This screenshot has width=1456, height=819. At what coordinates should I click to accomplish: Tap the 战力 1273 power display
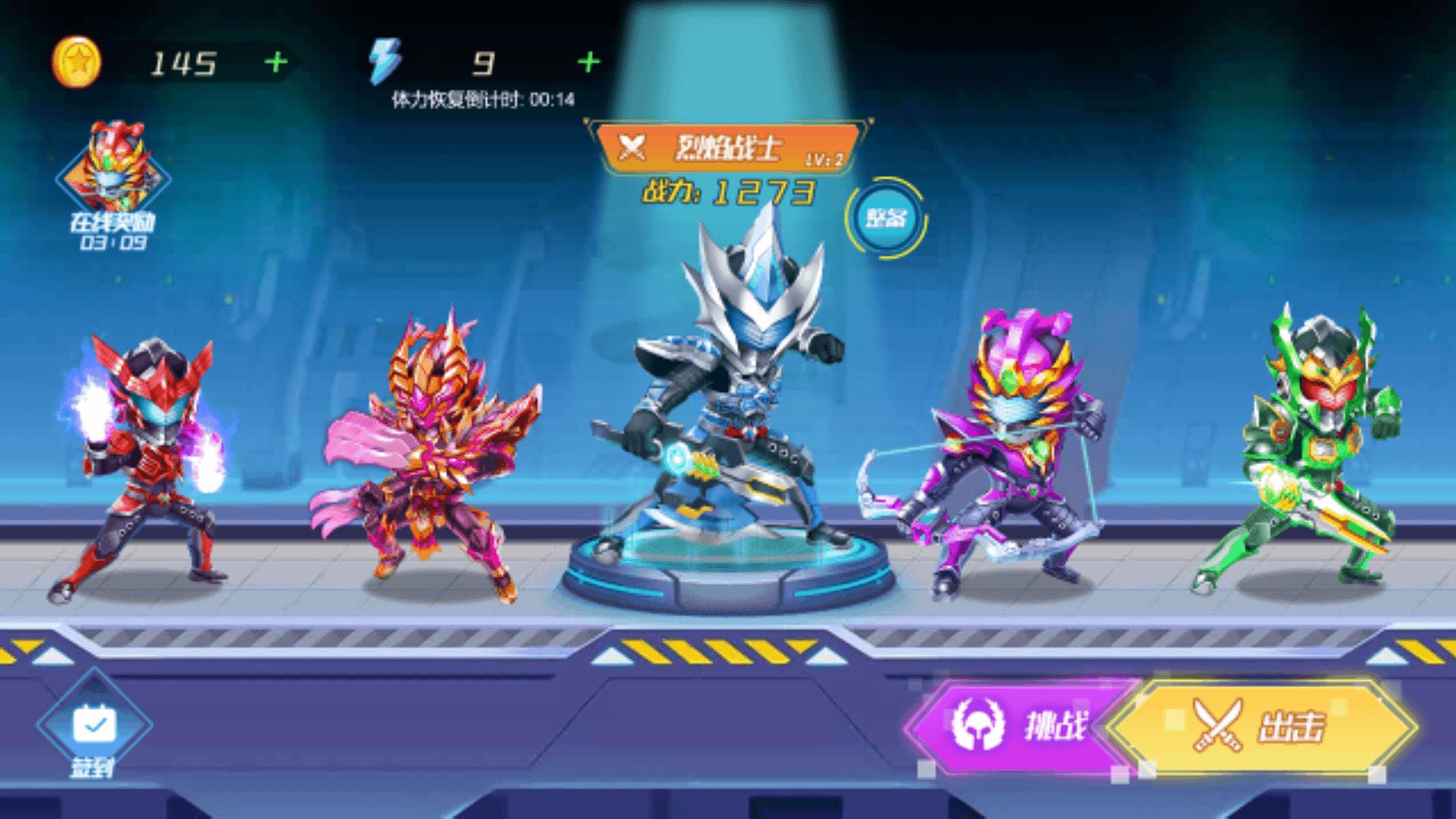[x=728, y=192]
